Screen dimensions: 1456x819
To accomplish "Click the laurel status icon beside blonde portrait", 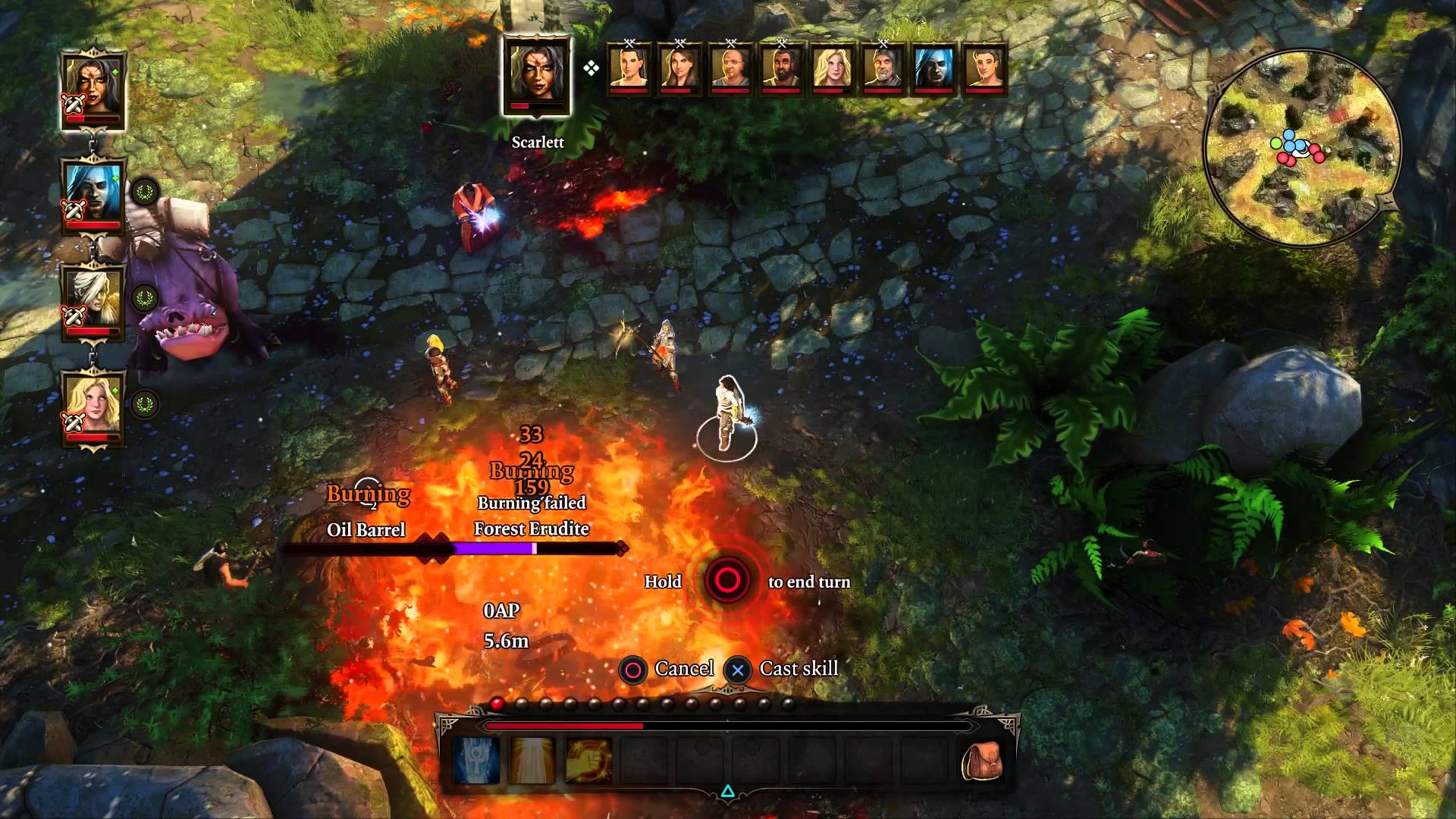I will [144, 403].
